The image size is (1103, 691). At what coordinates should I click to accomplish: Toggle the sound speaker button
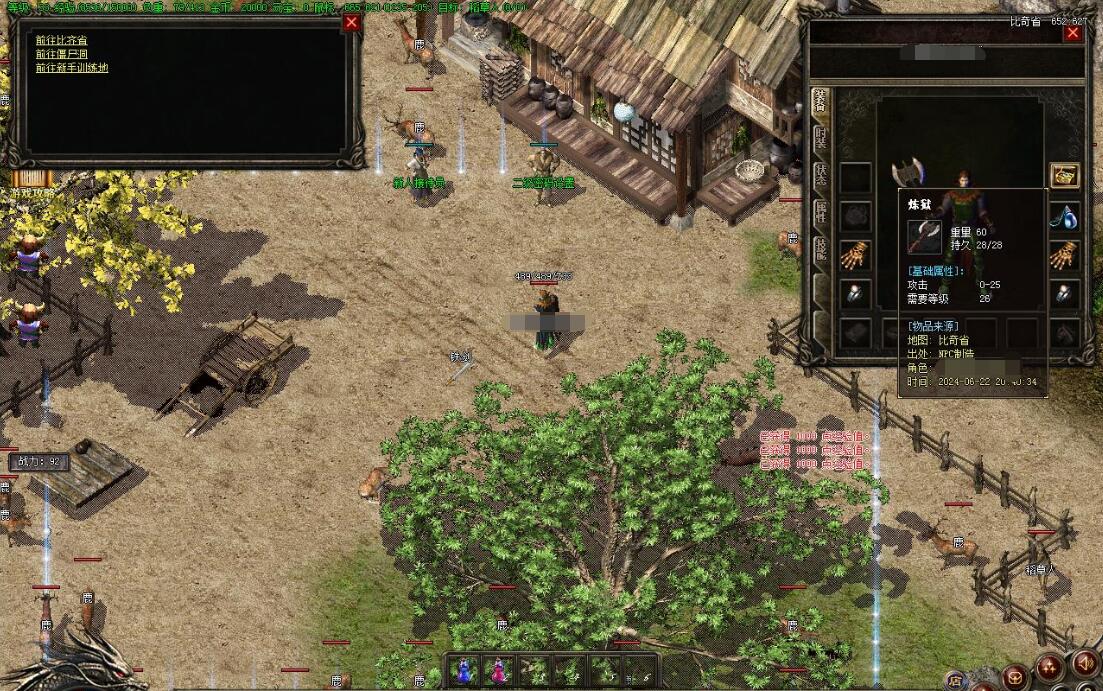[1084, 663]
